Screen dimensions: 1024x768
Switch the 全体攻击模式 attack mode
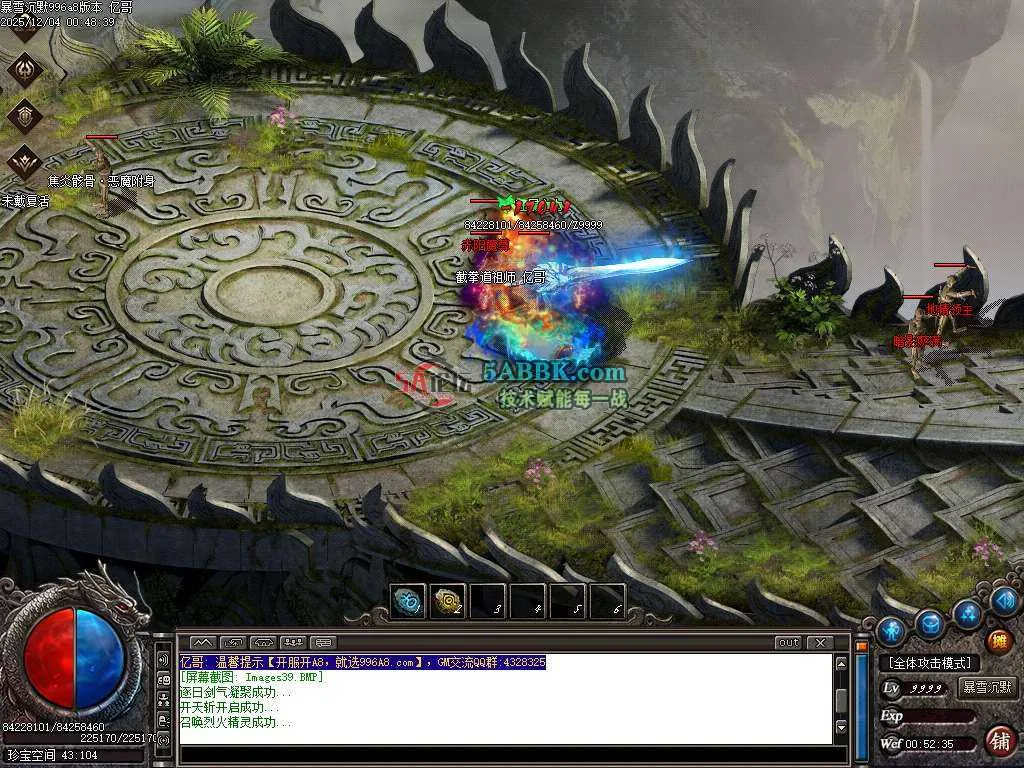(x=930, y=663)
